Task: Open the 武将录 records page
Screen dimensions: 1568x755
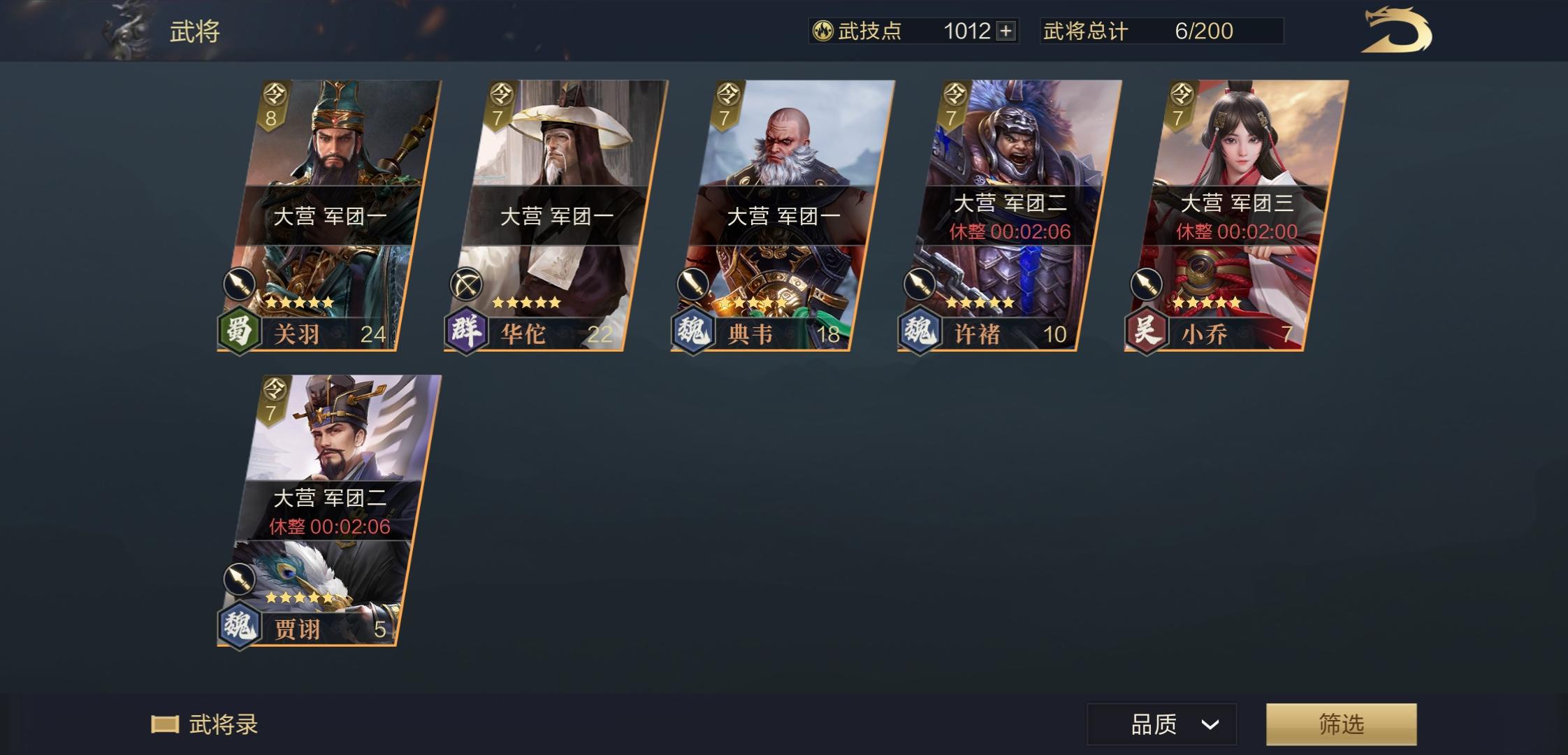Action: point(204,725)
